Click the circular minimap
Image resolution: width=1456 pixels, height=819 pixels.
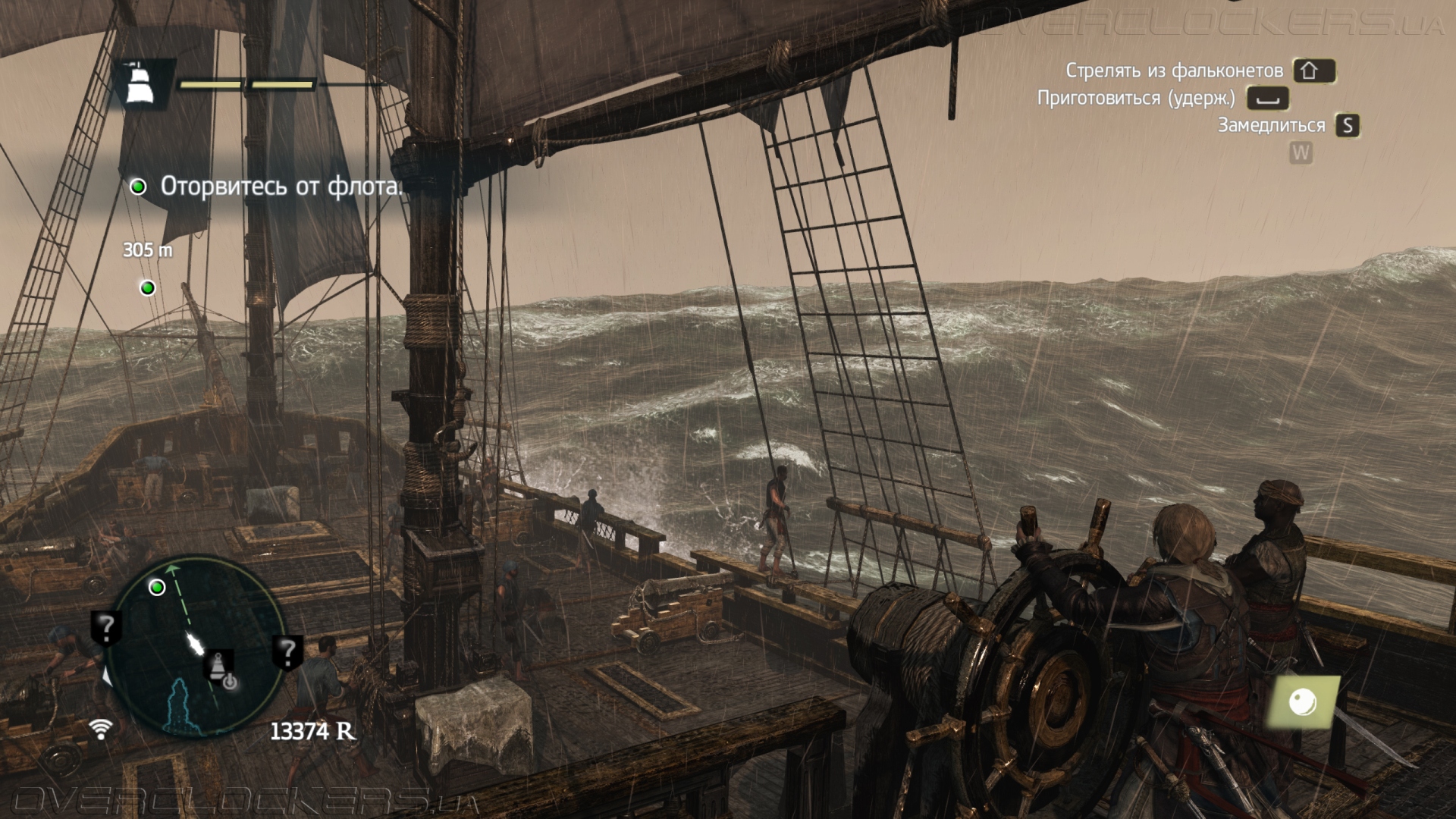(196, 647)
